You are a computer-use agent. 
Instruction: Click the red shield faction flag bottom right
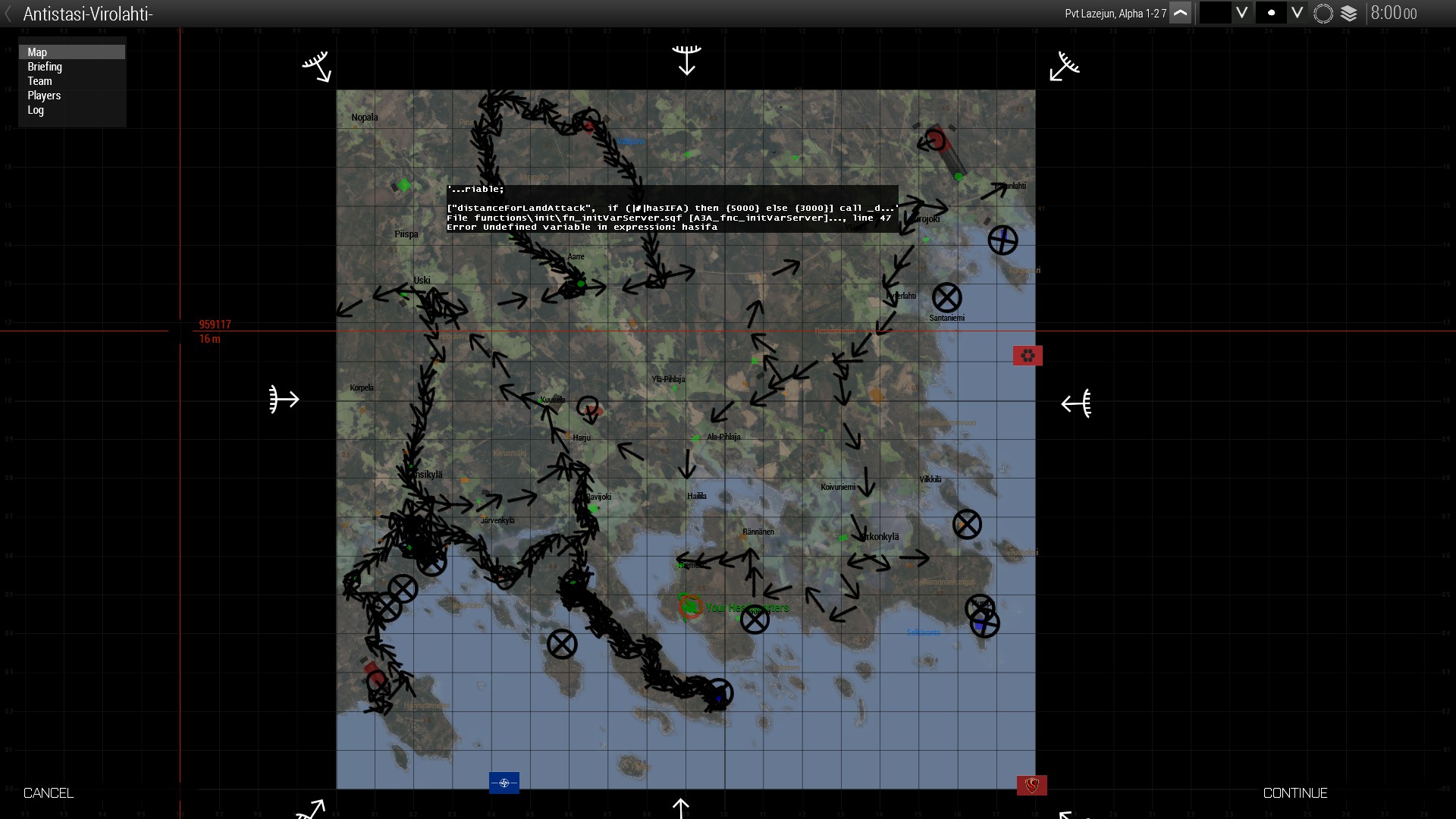[x=1031, y=786]
